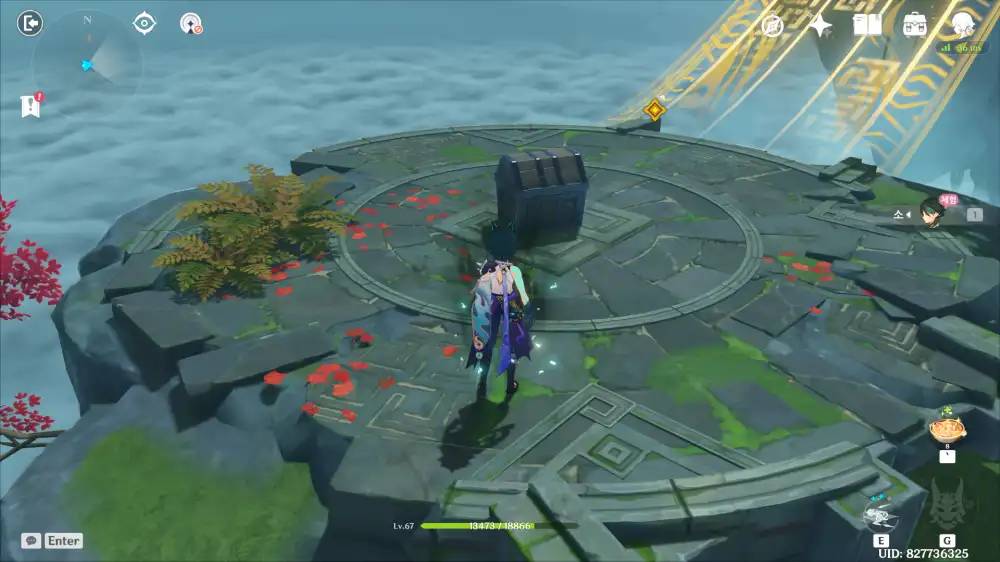
Task: Click the crossed-out compass icon
Action: pos(772,26)
